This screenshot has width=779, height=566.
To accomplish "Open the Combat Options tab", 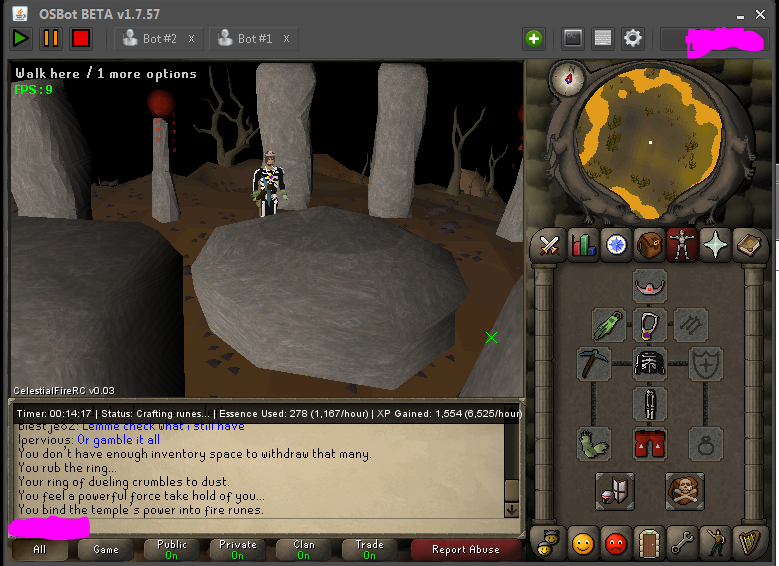I will [549, 246].
